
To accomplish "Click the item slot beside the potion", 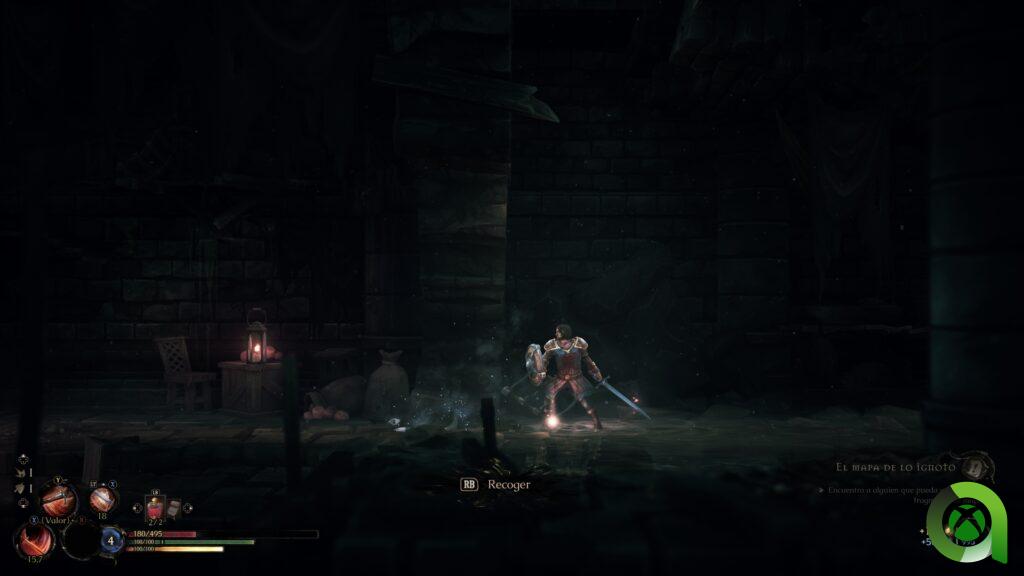I will [x=174, y=507].
